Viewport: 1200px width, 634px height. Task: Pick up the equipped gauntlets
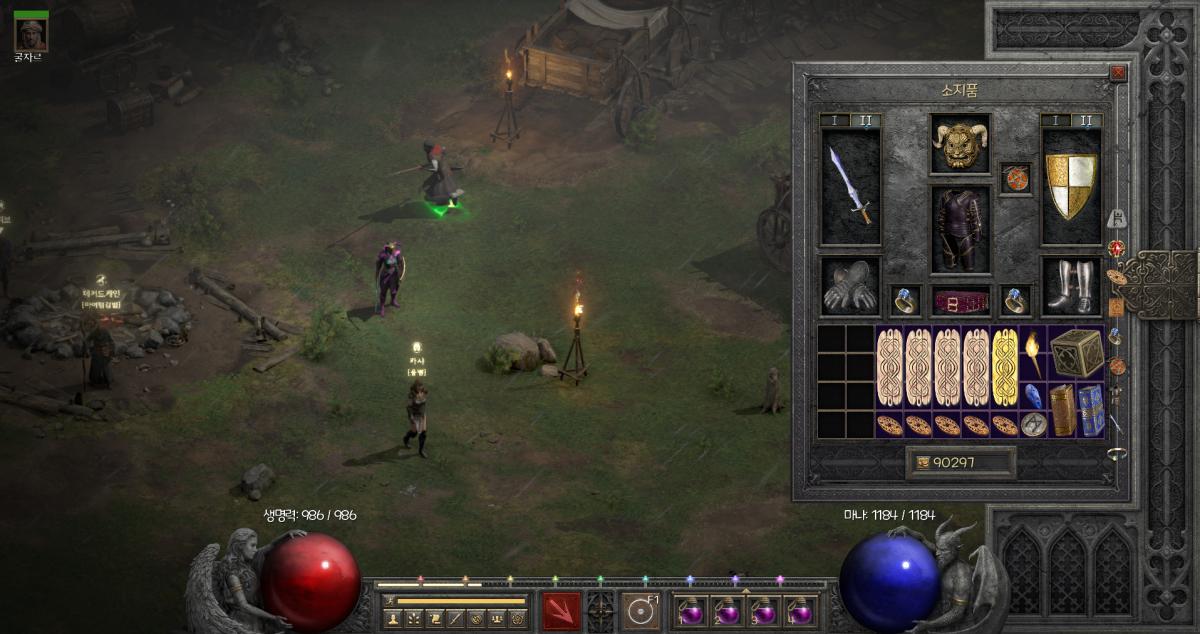(x=850, y=284)
